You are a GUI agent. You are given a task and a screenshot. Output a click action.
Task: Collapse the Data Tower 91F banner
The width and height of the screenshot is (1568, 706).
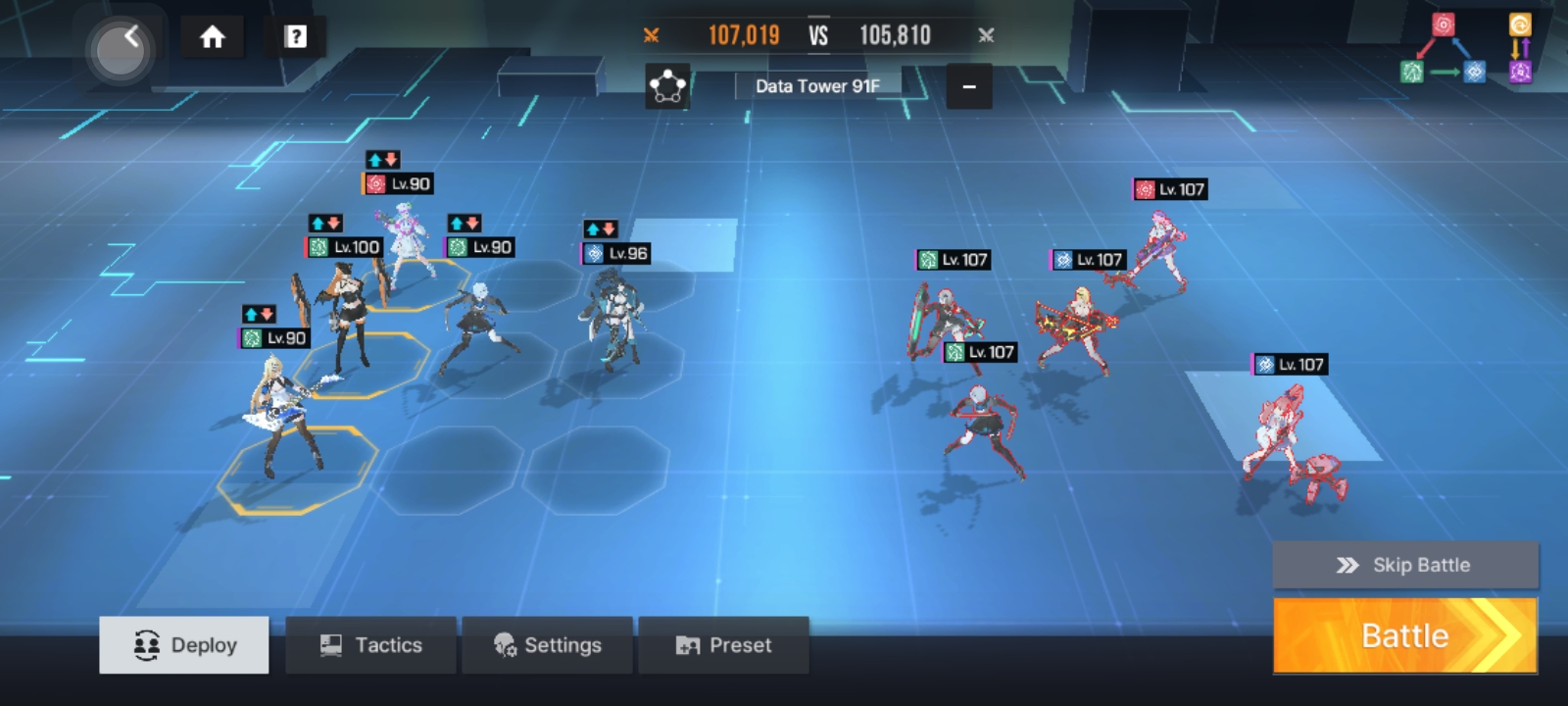point(968,86)
